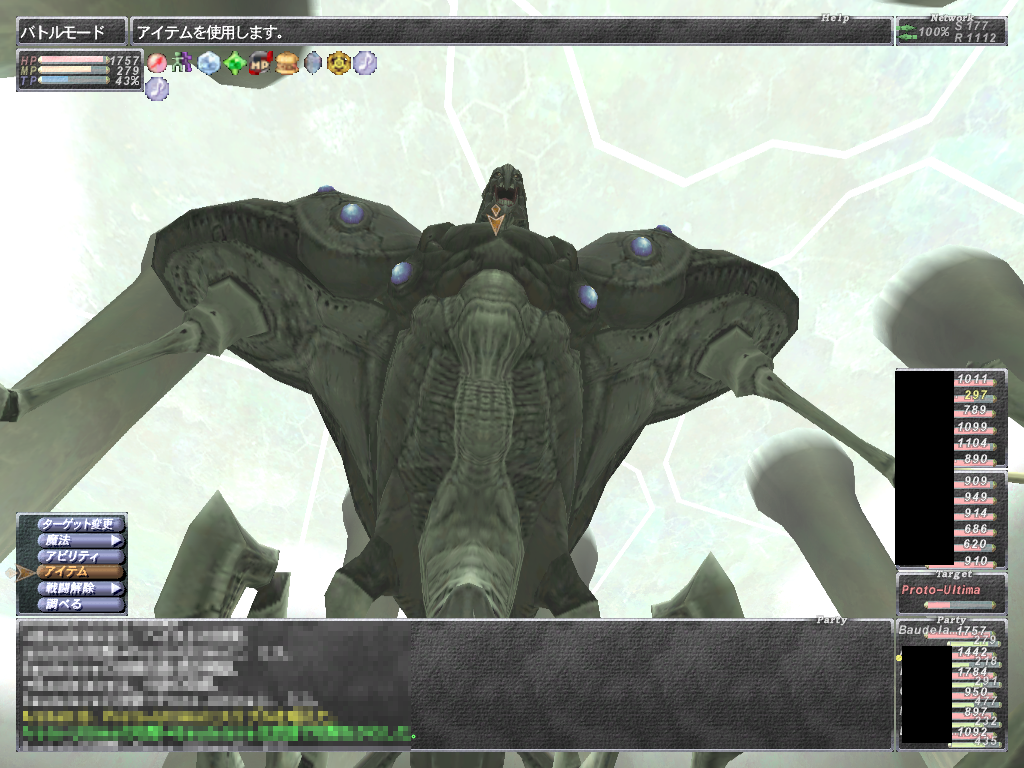
Task: Click the MP status effect icon
Action: point(261,63)
